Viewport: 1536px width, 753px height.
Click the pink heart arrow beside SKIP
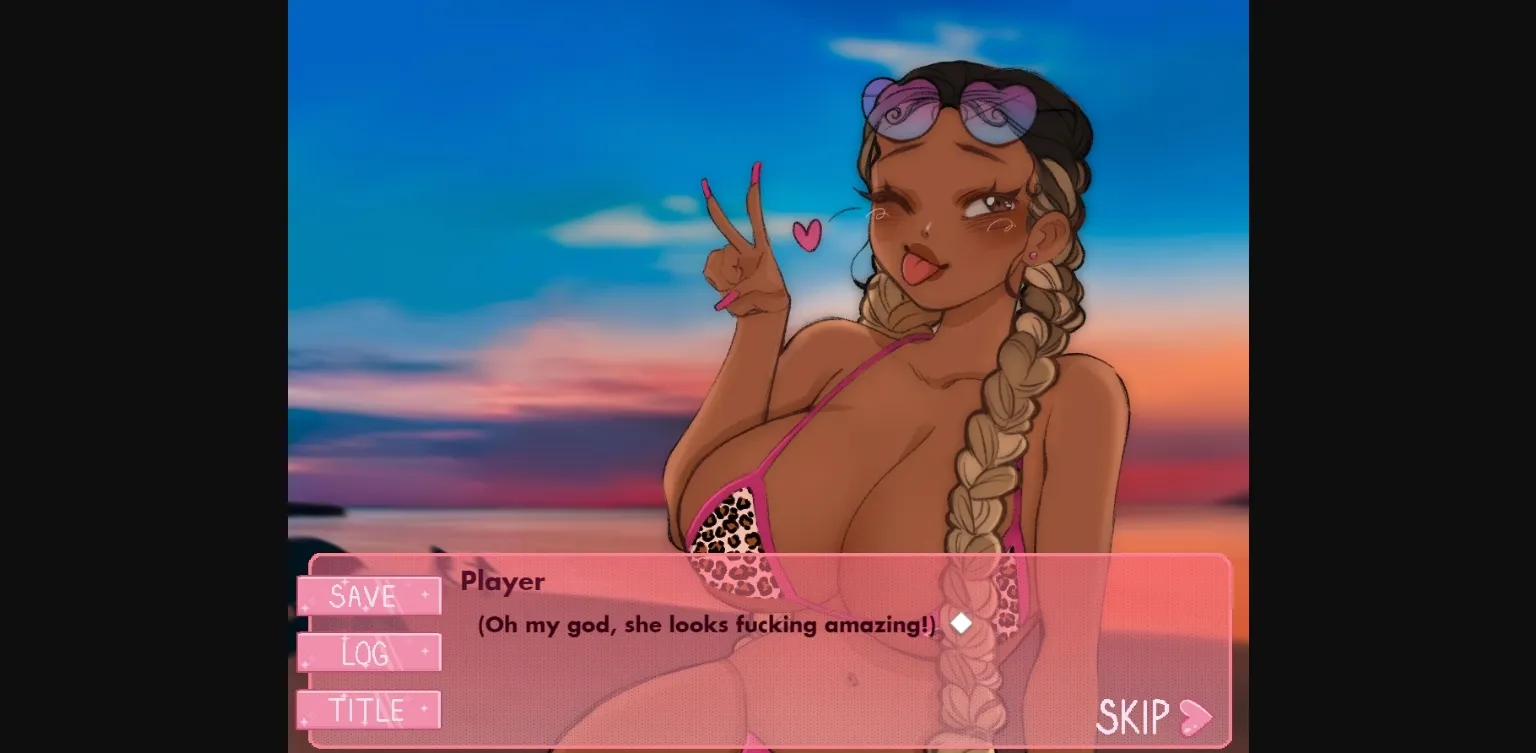1196,718
